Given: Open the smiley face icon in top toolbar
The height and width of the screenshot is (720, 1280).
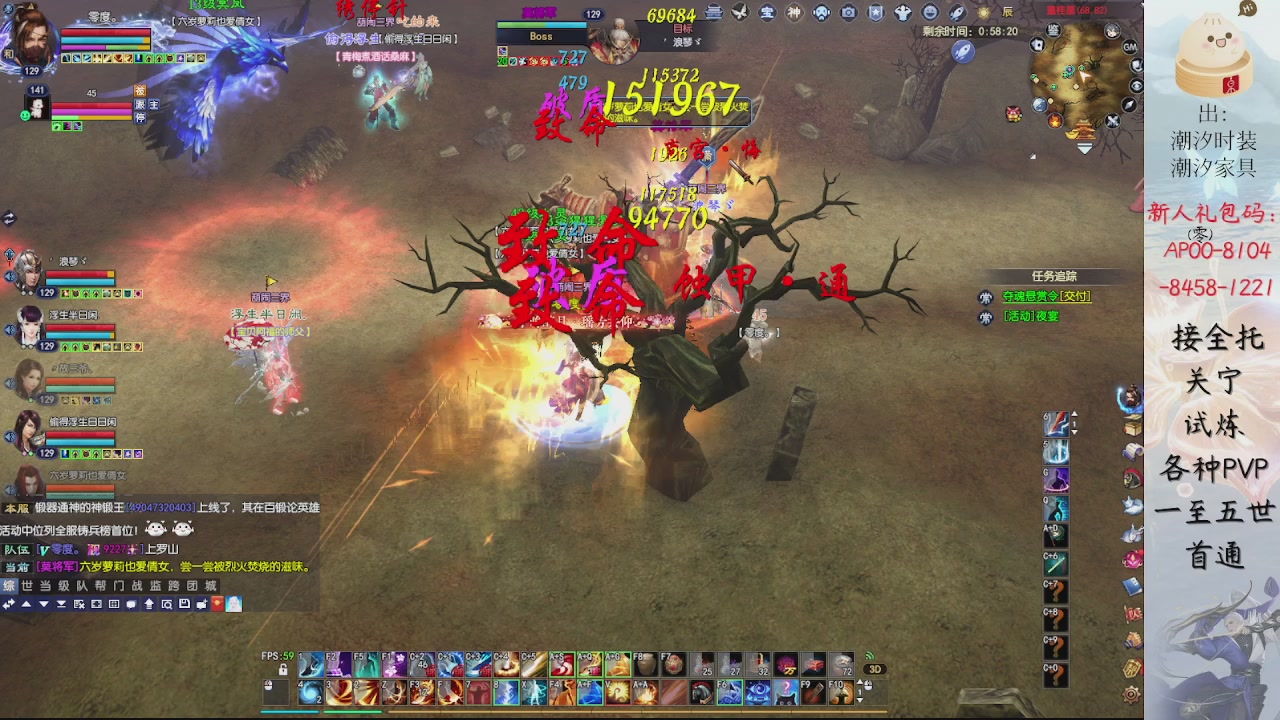Looking at the screenshot, I should click(930, 13).
